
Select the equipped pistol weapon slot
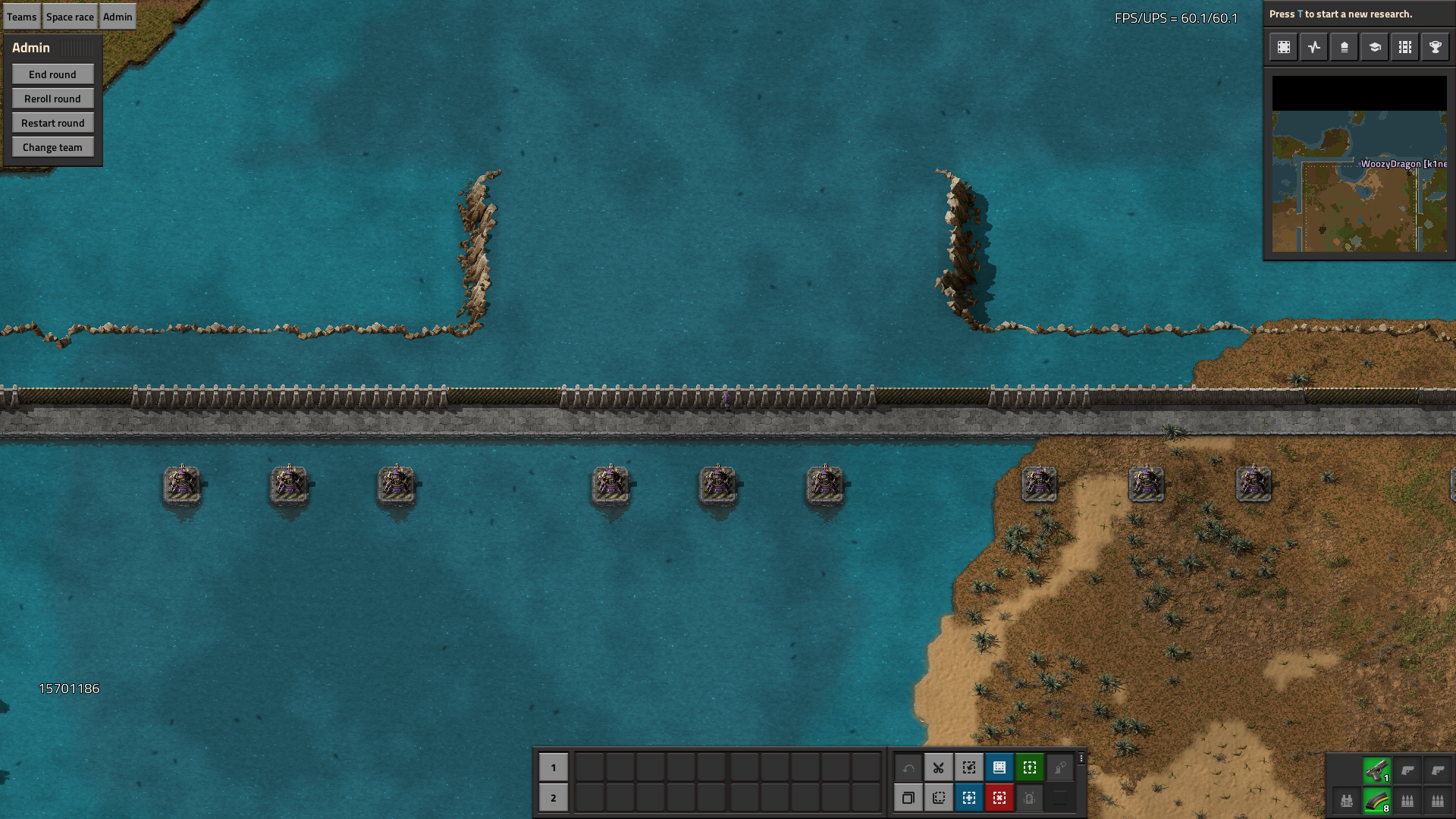[1377, 770]
